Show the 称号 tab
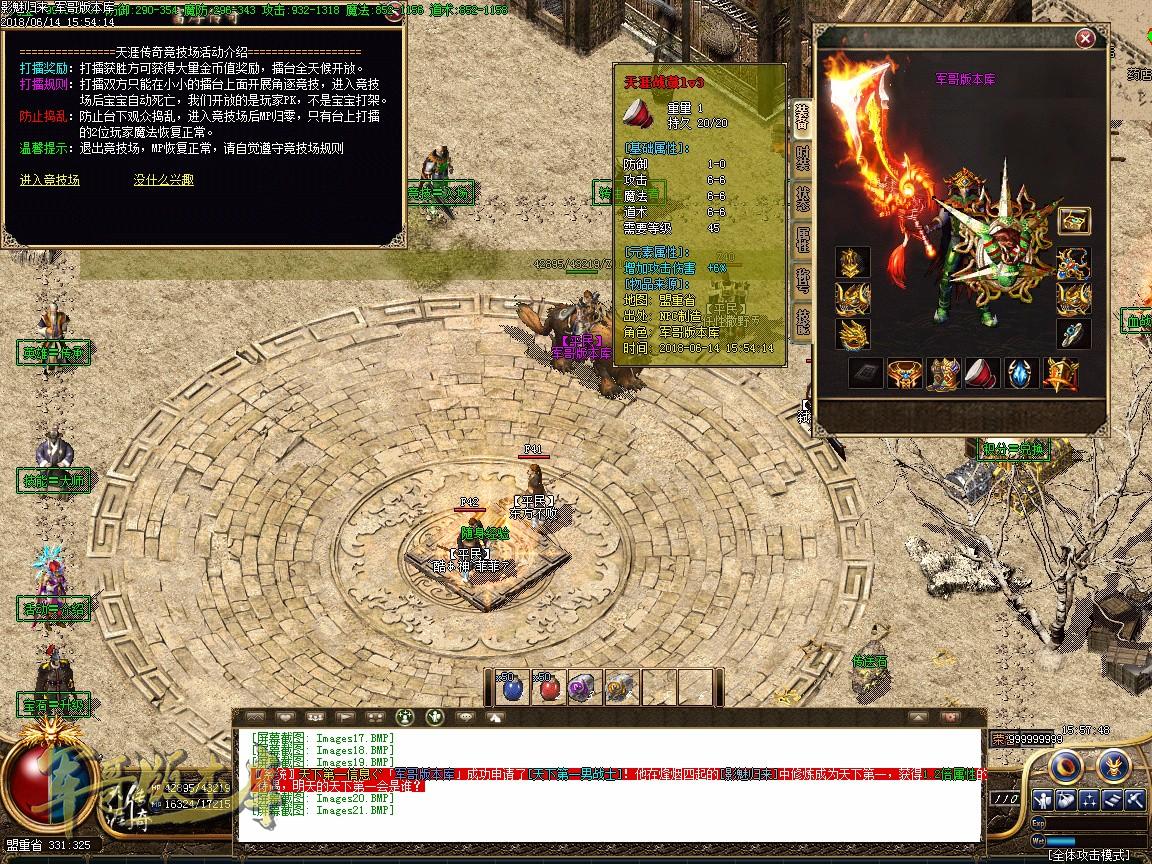The image size is (1152, 864). pyautogui.click(x=802, y=279)
